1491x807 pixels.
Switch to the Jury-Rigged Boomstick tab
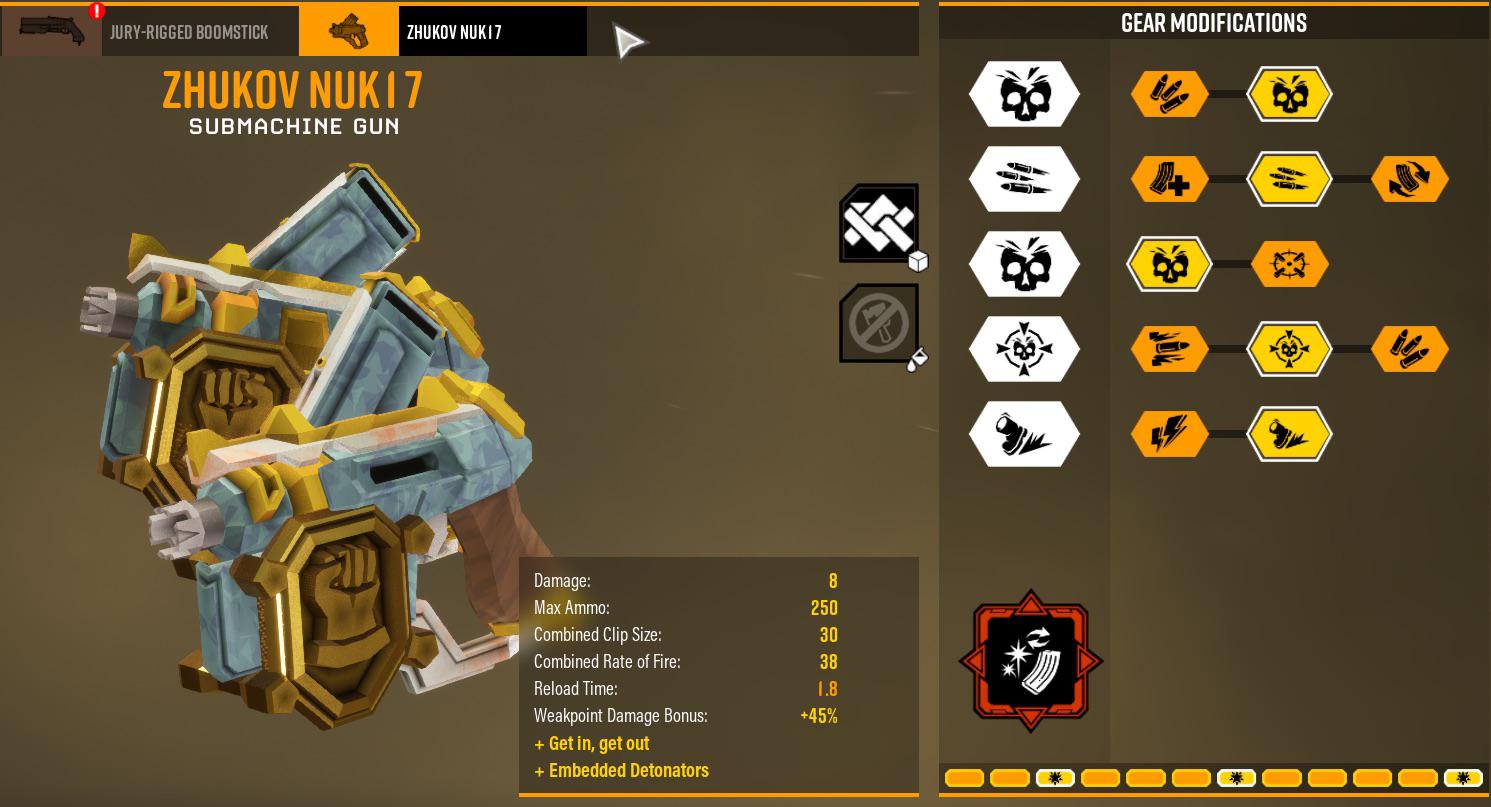pyautogui.click(x=150, y=32)
